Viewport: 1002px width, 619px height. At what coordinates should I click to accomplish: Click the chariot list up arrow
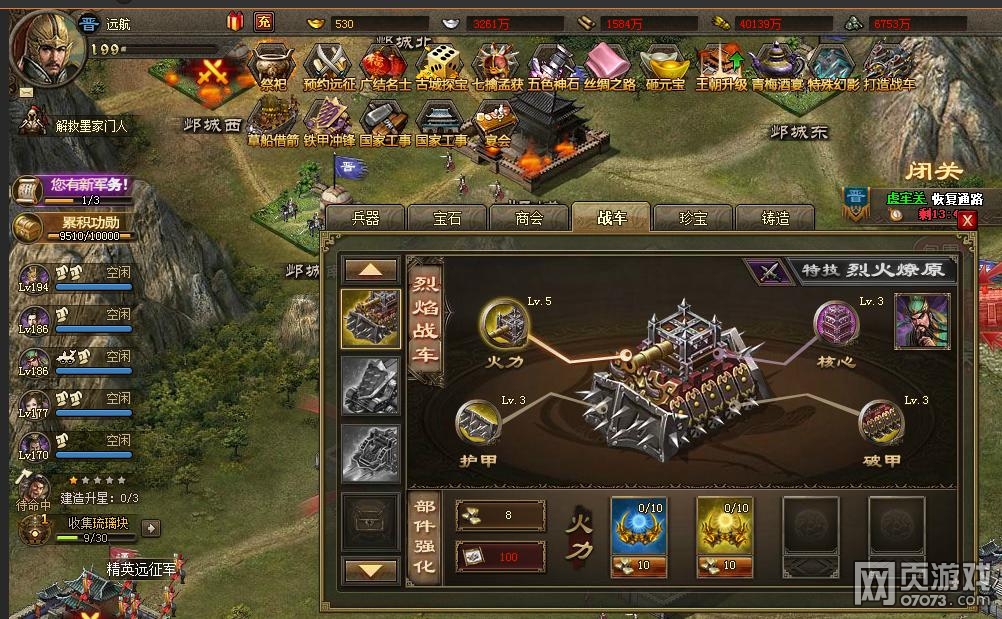(370, 270)
